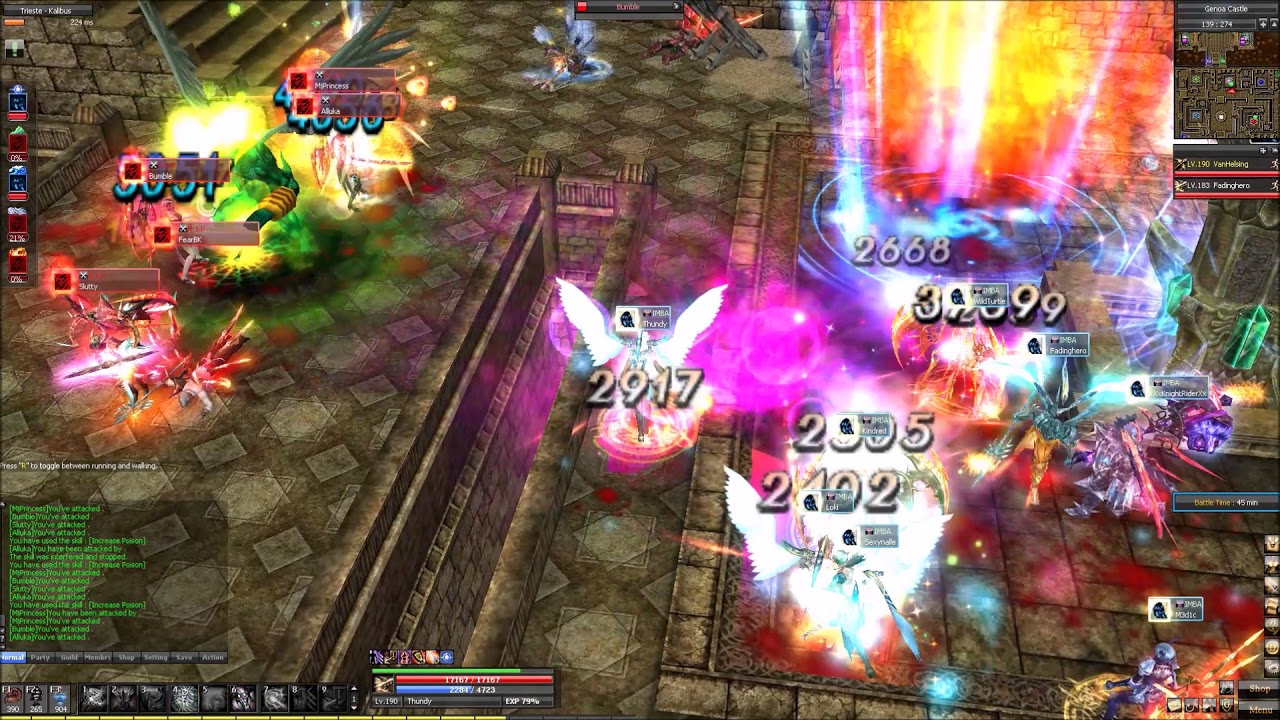The width and height of the screenshot is (1280, 720).
Task: Activate the skill in hotbar slot 1
Action: 93,697
